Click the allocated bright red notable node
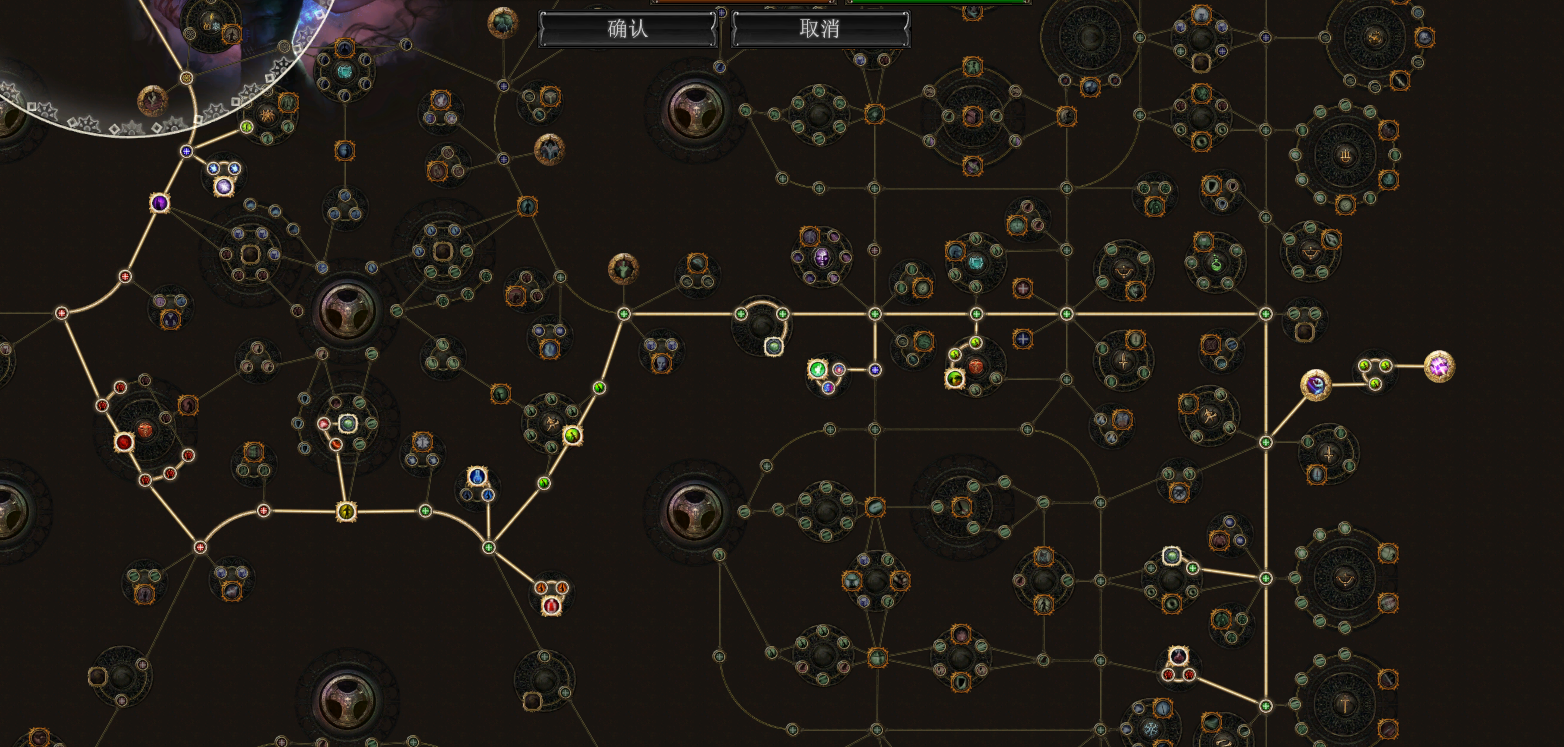Image resolution: width=1564 pixels, height=747 pixels. pyautogui.click(x=124, y=442)
